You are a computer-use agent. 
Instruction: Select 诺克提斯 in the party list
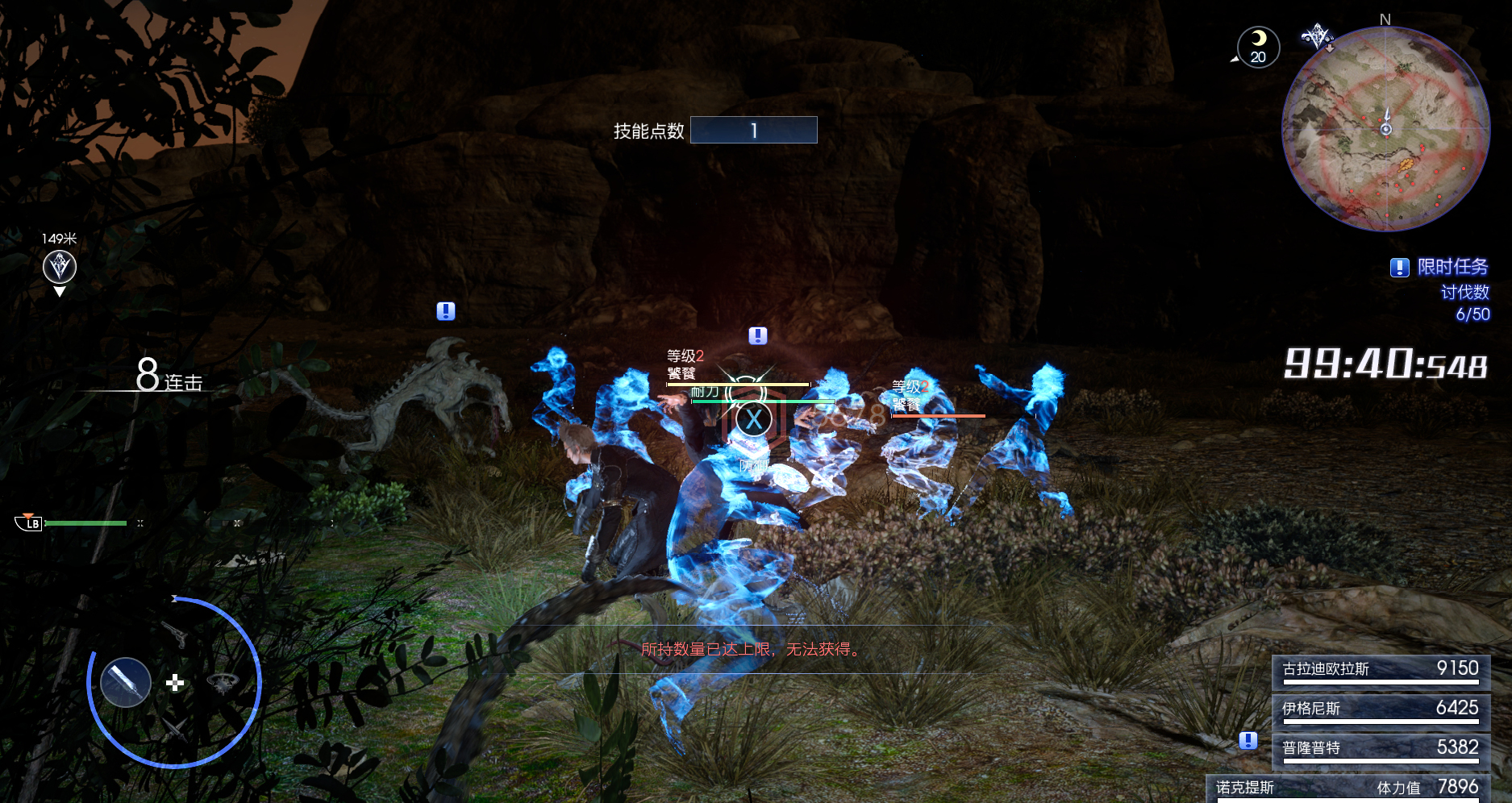[x=1348, y=788]
